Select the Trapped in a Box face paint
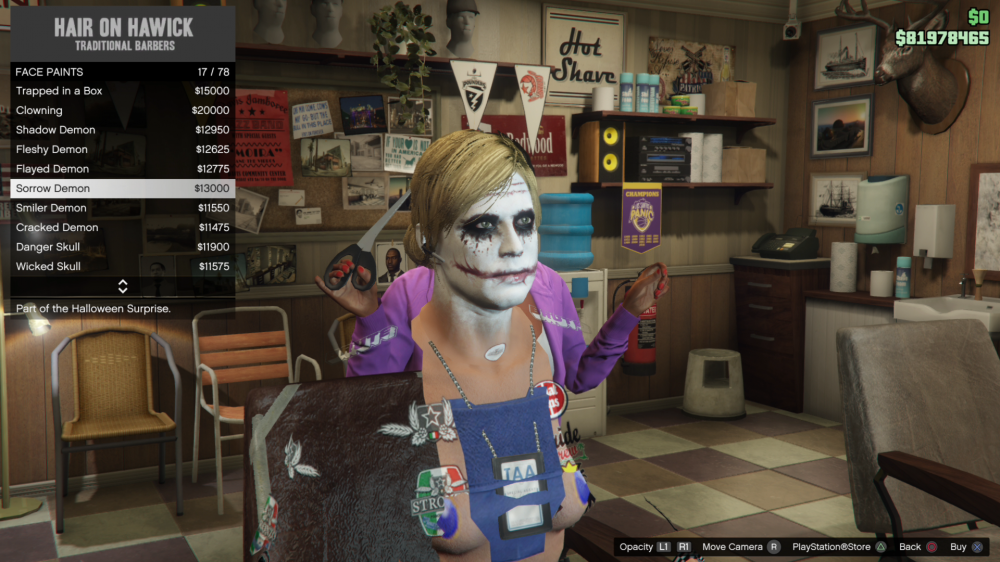The width and height of the screenshot is (1000, 562). [x=122, y=91]
